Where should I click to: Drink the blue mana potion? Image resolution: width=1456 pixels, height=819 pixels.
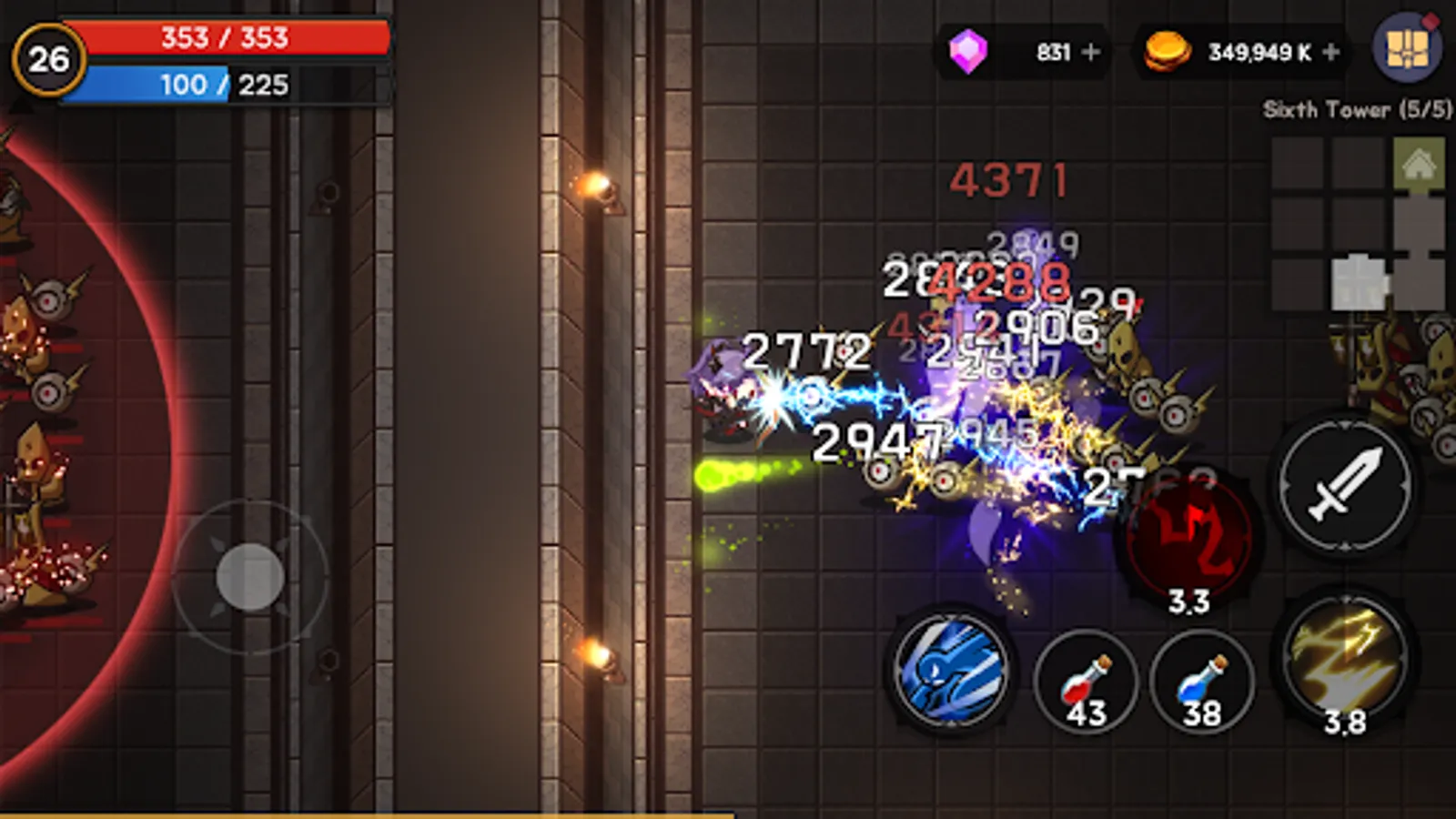(x=1201, y=682)
